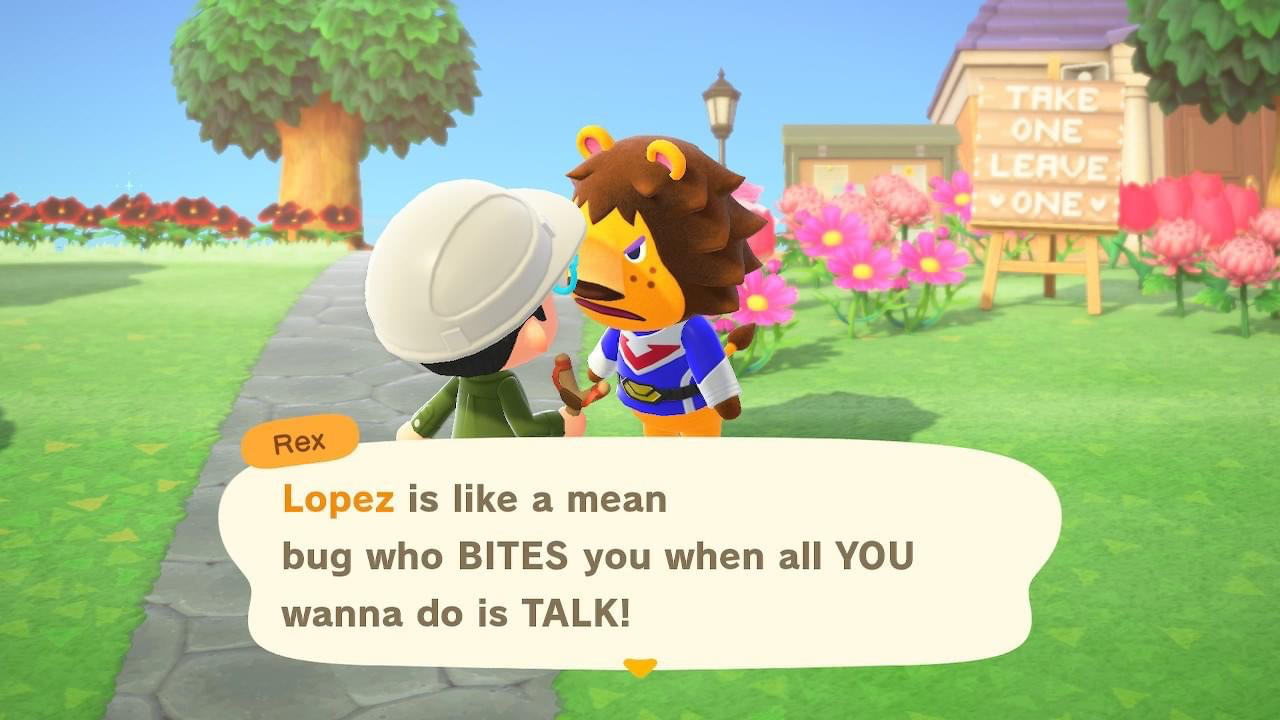
Task: Click Rex's dialogue speech bubble
Action: click(640, 555)
